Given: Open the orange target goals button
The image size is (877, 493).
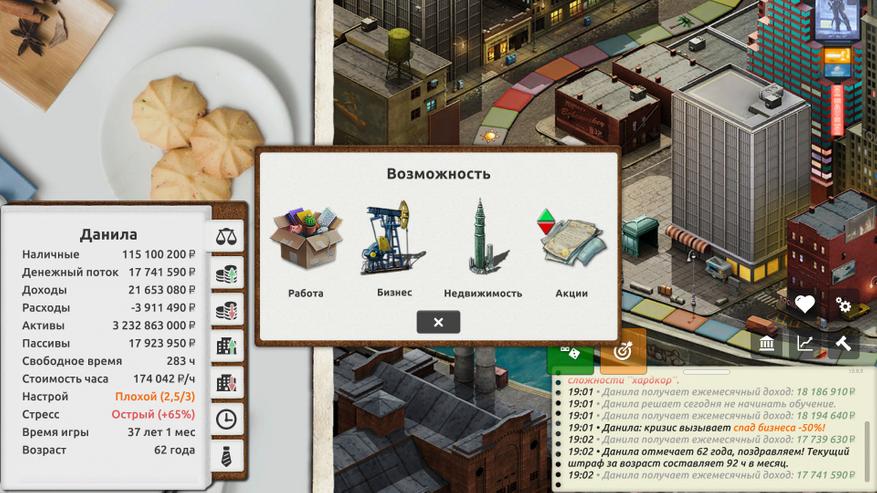Looking at the screenshot, I should [623, 352].
